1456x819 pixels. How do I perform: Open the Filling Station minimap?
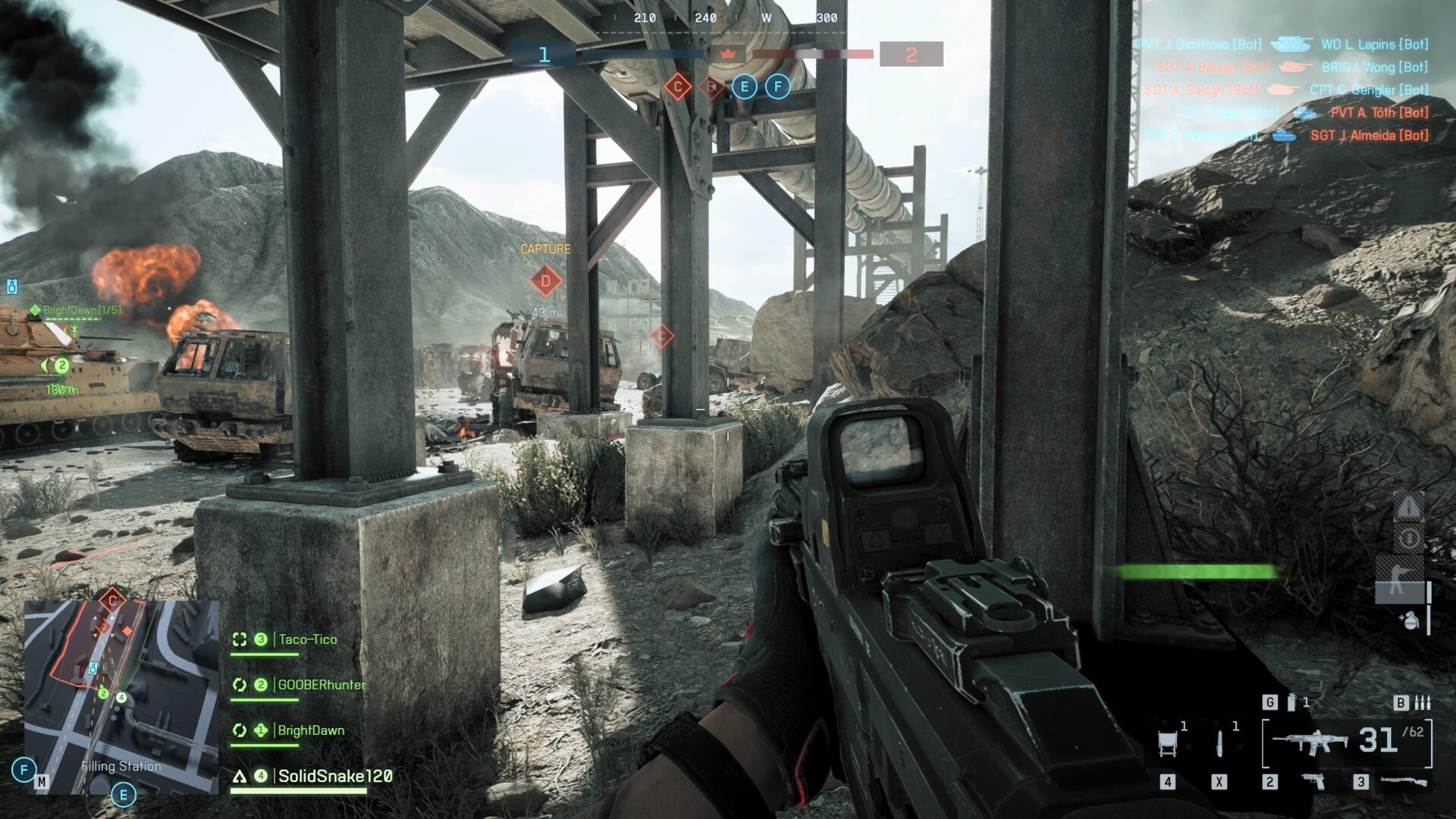[x=121, y=696]
